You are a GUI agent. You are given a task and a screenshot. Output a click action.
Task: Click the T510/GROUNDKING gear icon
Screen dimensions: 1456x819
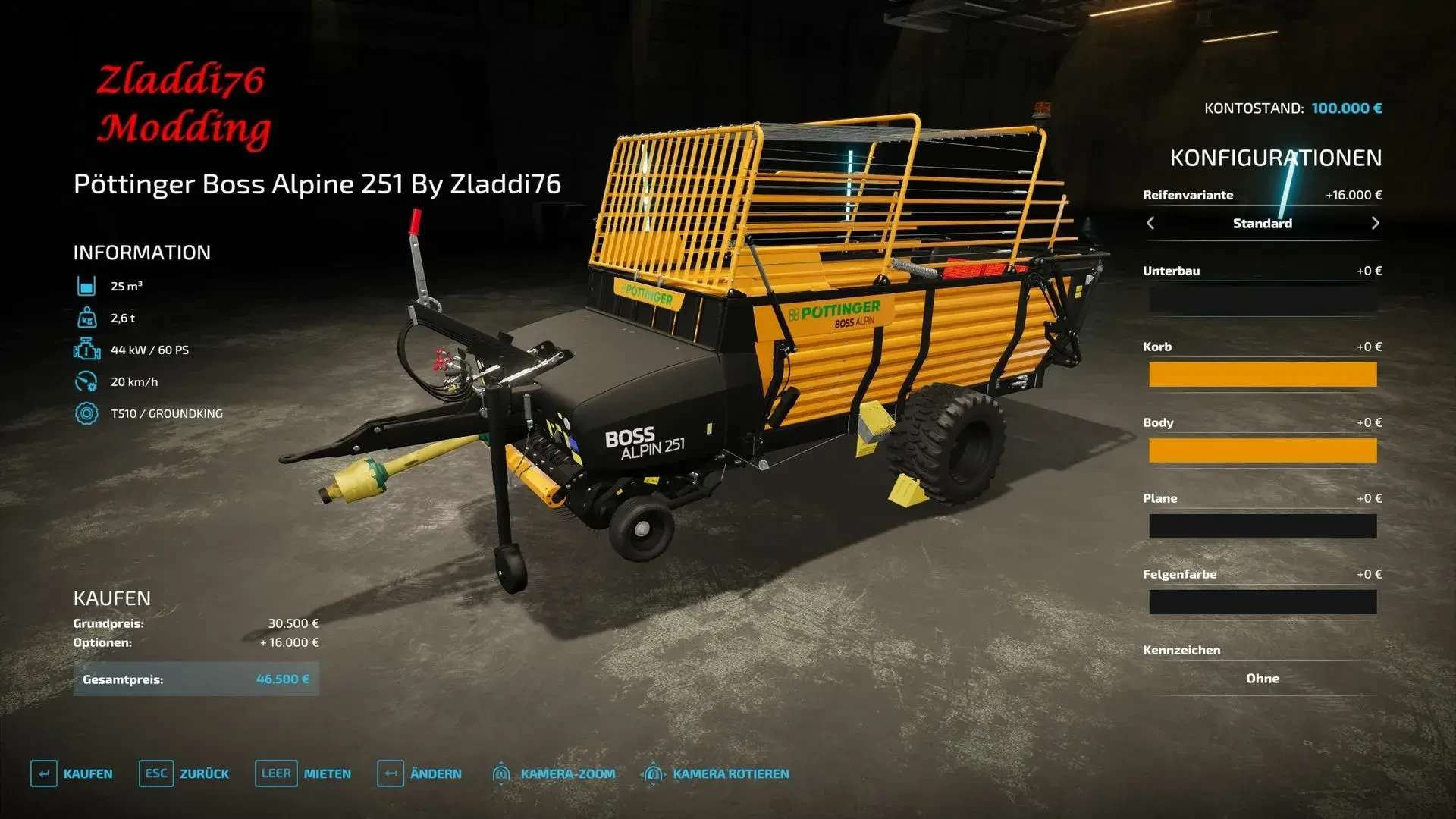coord(88,414)
